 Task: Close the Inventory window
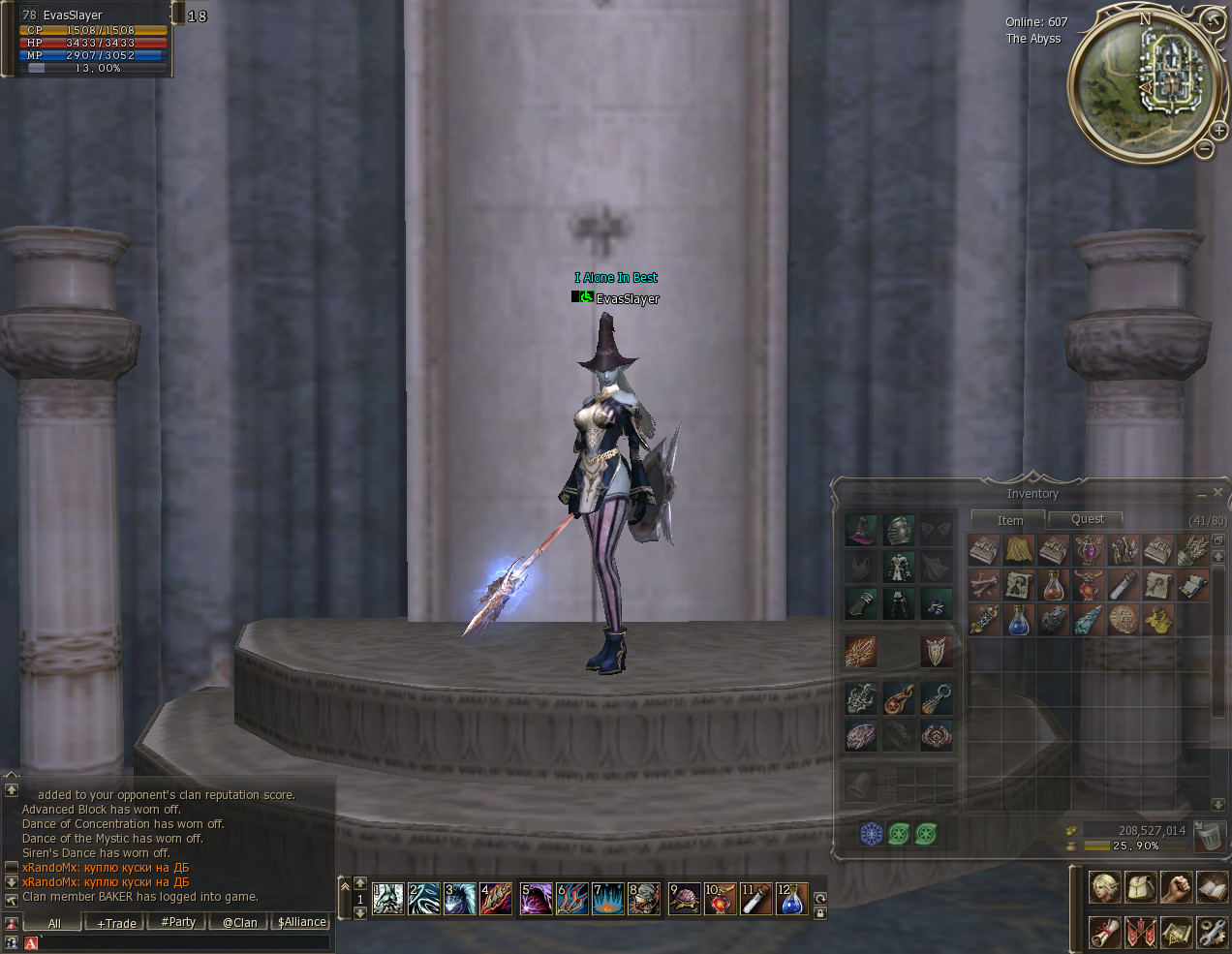1217,493
